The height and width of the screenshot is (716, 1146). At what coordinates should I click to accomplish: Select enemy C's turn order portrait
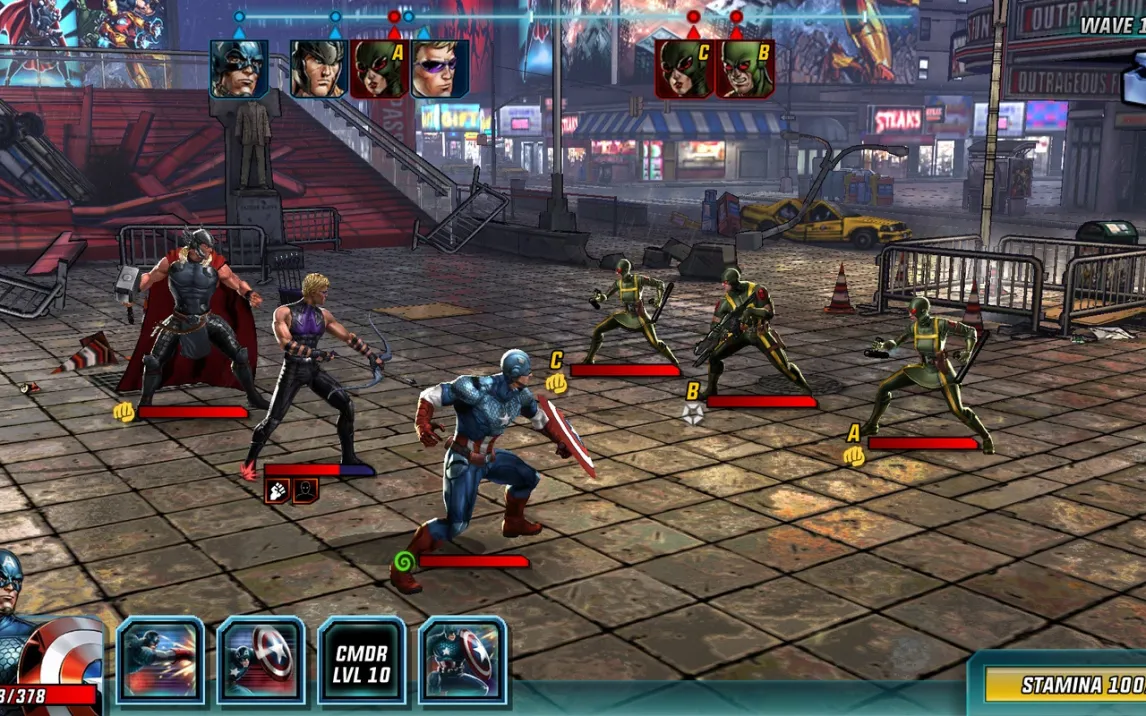[684, 69]
